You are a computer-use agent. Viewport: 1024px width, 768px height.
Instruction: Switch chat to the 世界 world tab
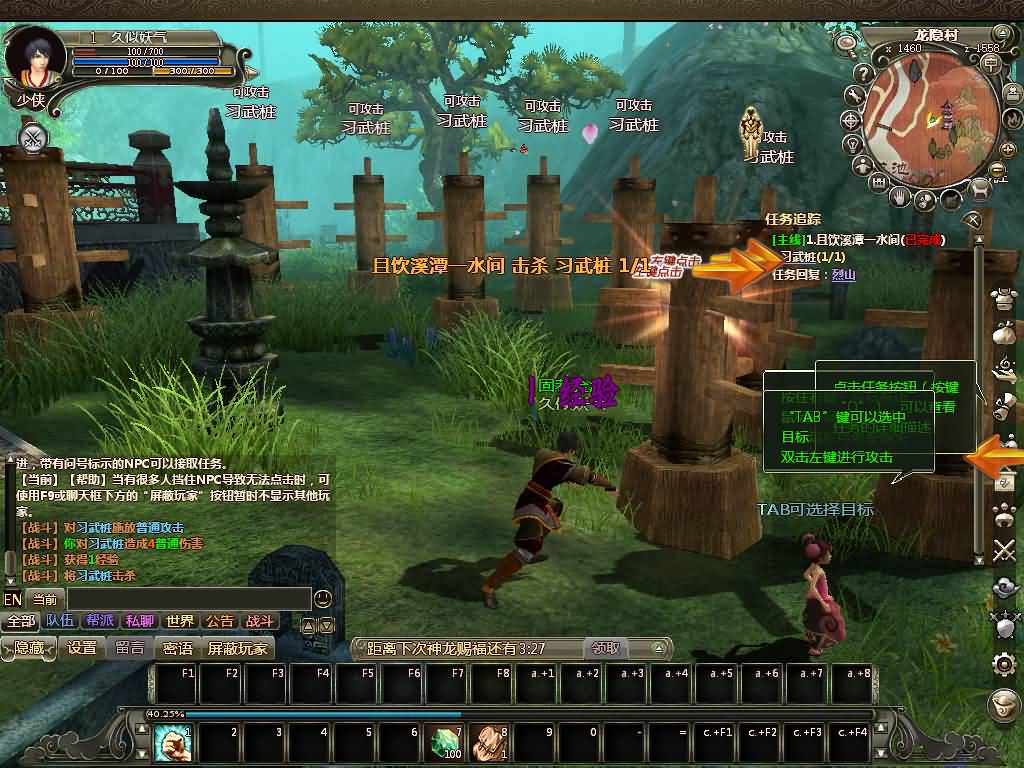(180, 621)
